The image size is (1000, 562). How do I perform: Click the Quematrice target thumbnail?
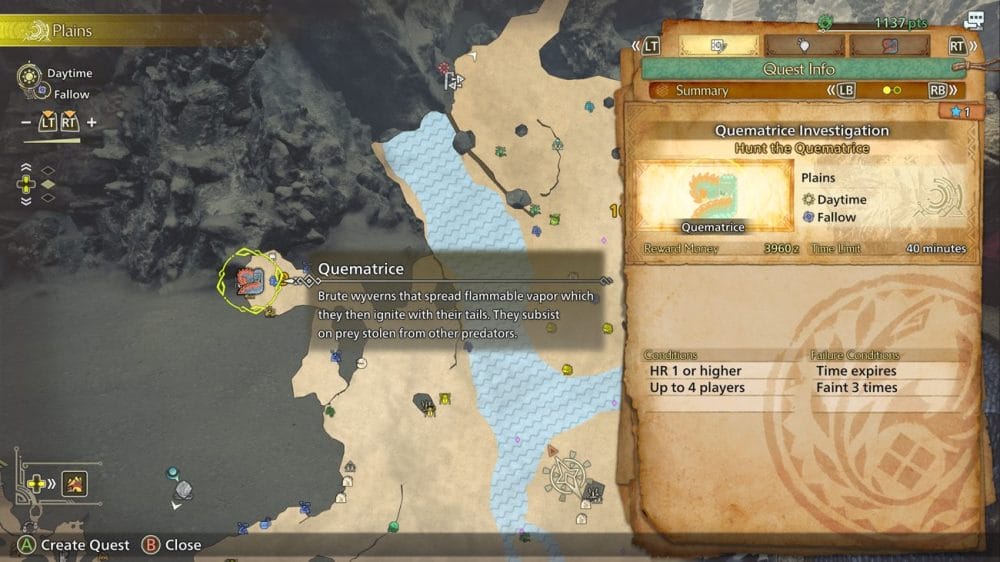(714, 197)
